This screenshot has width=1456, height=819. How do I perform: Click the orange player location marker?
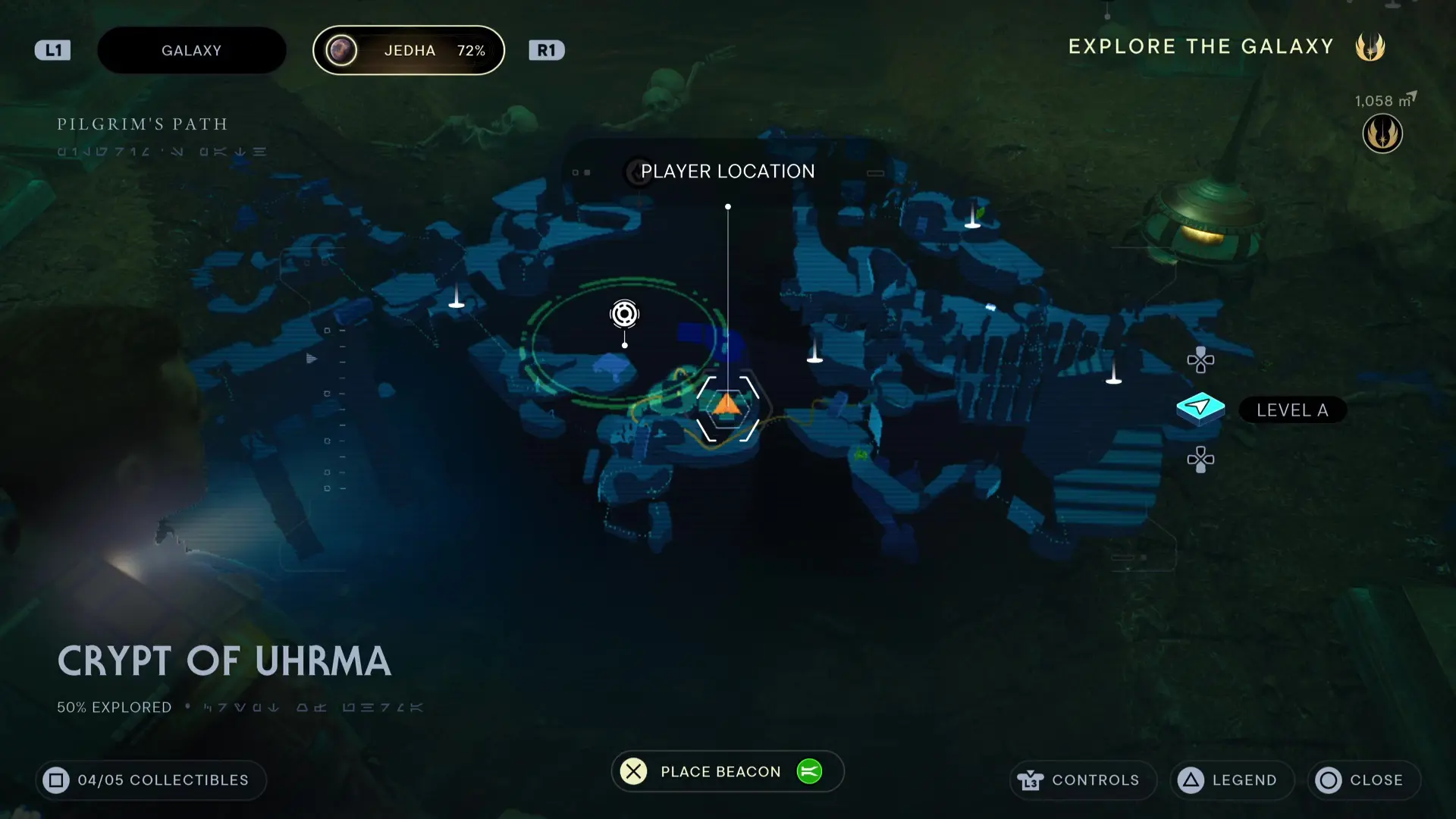[x=727, y=404]
